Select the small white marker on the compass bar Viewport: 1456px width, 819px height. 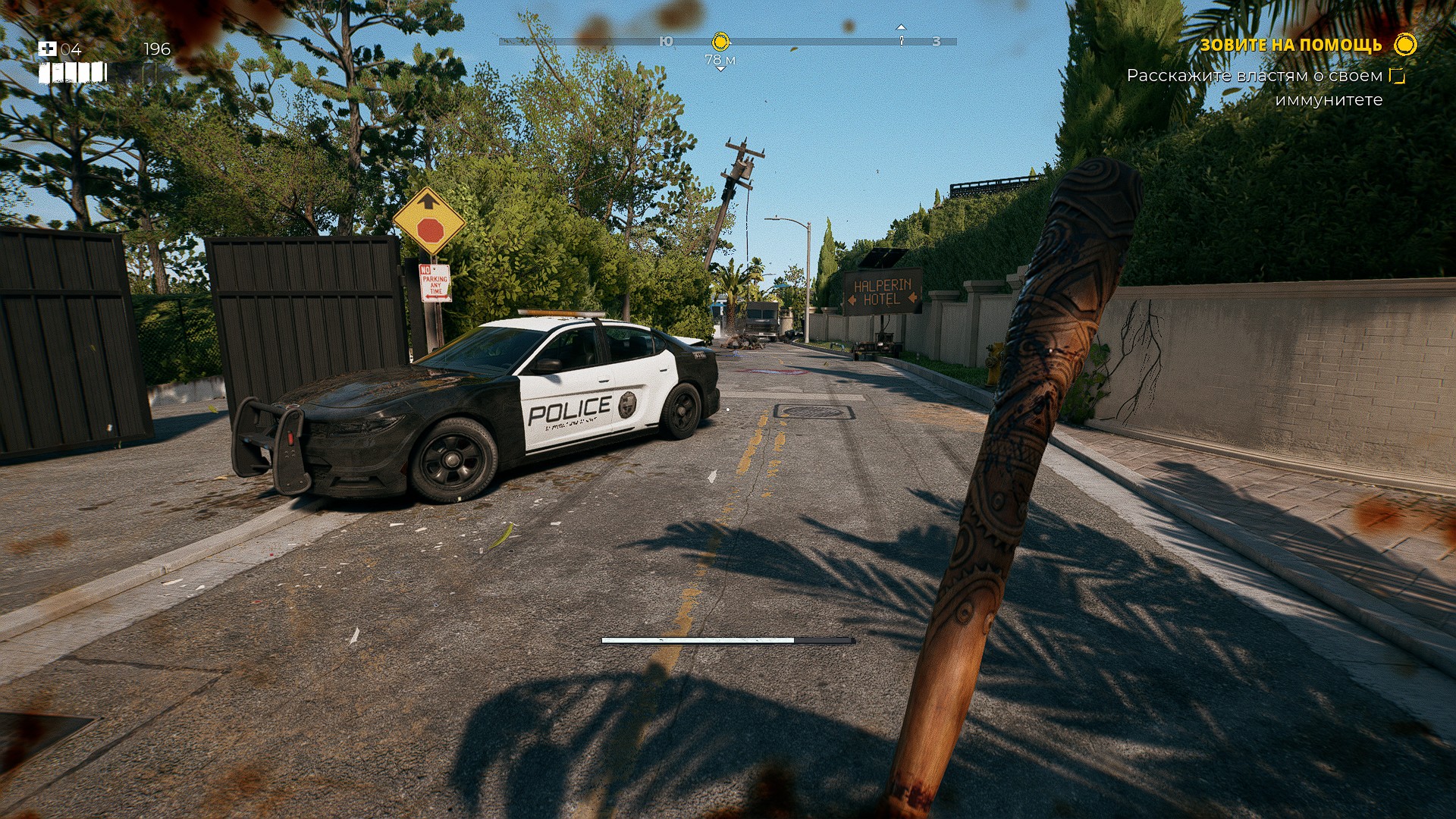902,39
